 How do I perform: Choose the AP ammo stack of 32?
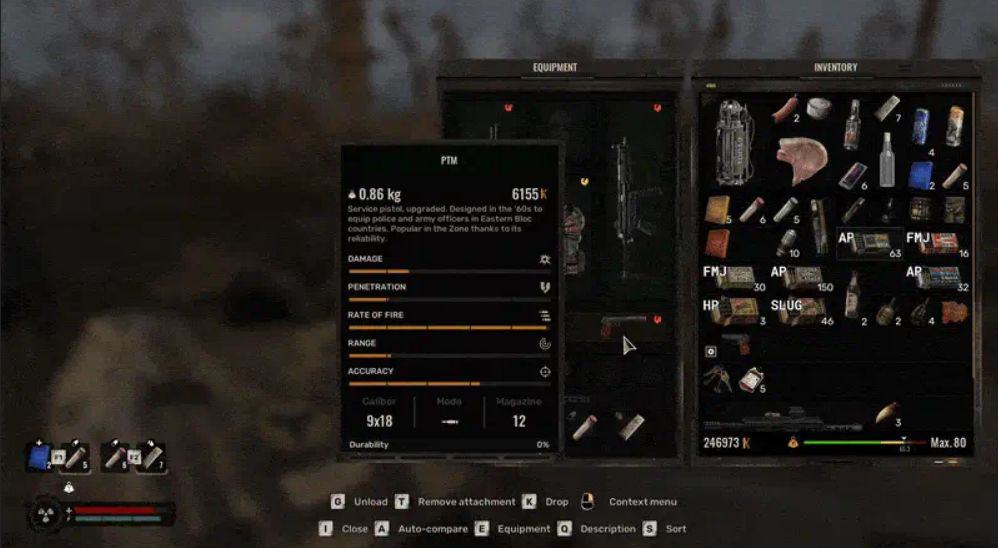(x=936, y=277)
